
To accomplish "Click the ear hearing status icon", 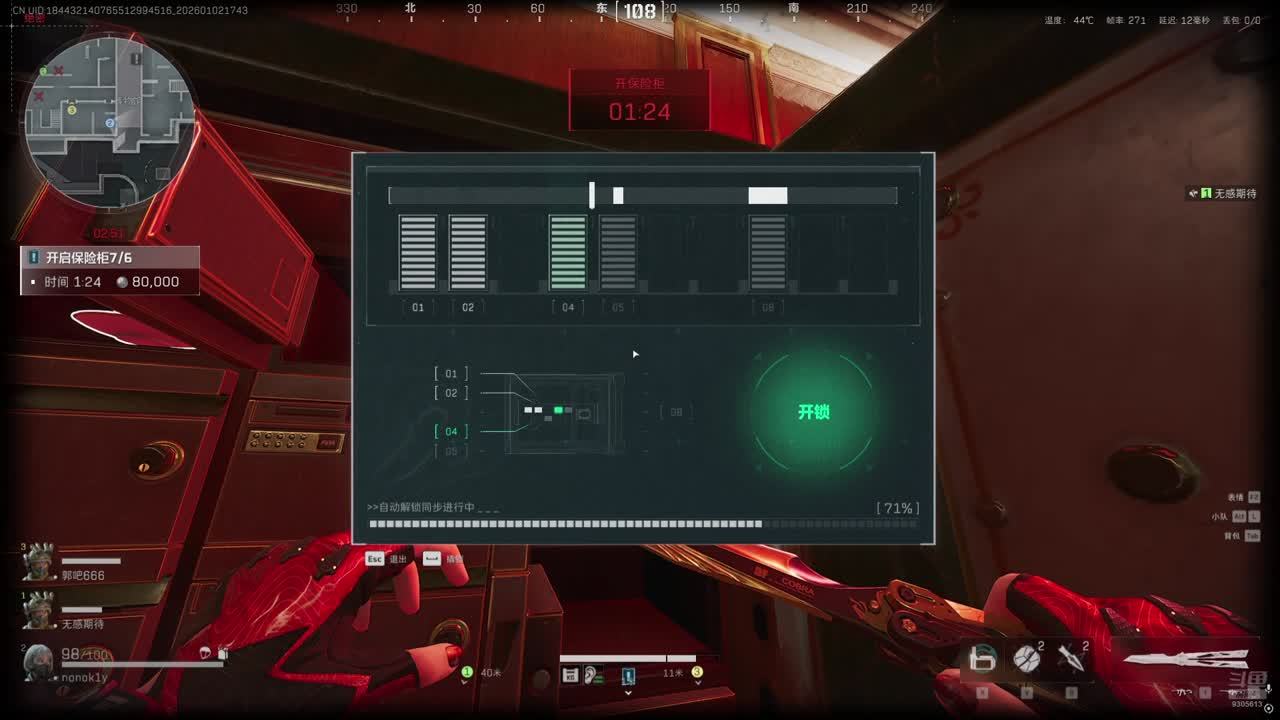I will point(594,676).
